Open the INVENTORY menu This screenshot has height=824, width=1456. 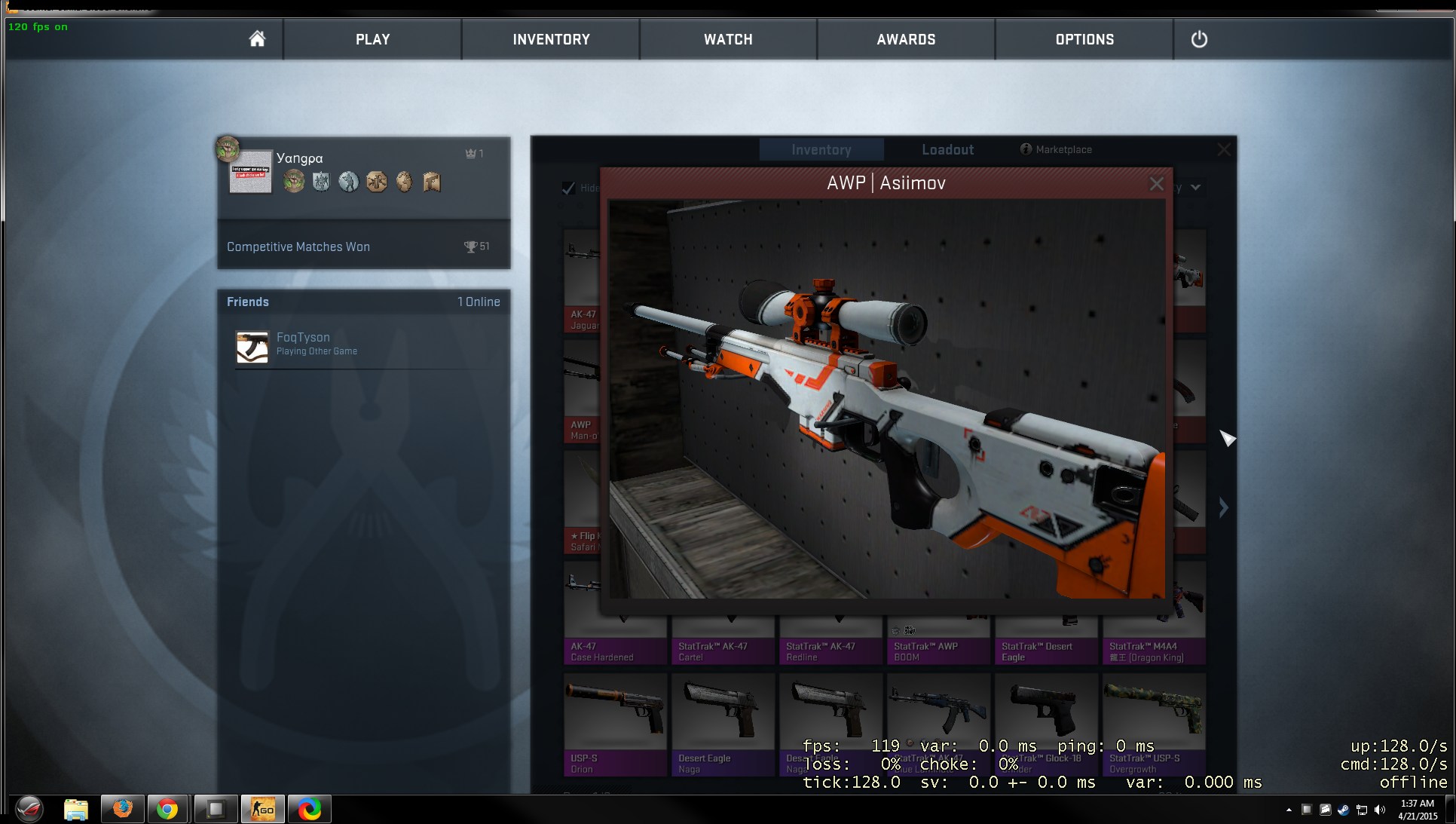[551, 39]
